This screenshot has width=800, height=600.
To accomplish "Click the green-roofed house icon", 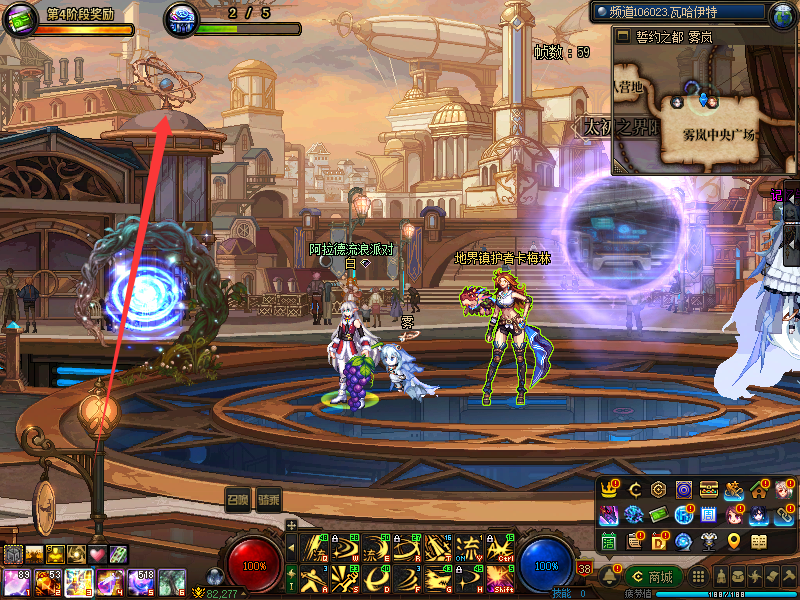I will [760, 489].
